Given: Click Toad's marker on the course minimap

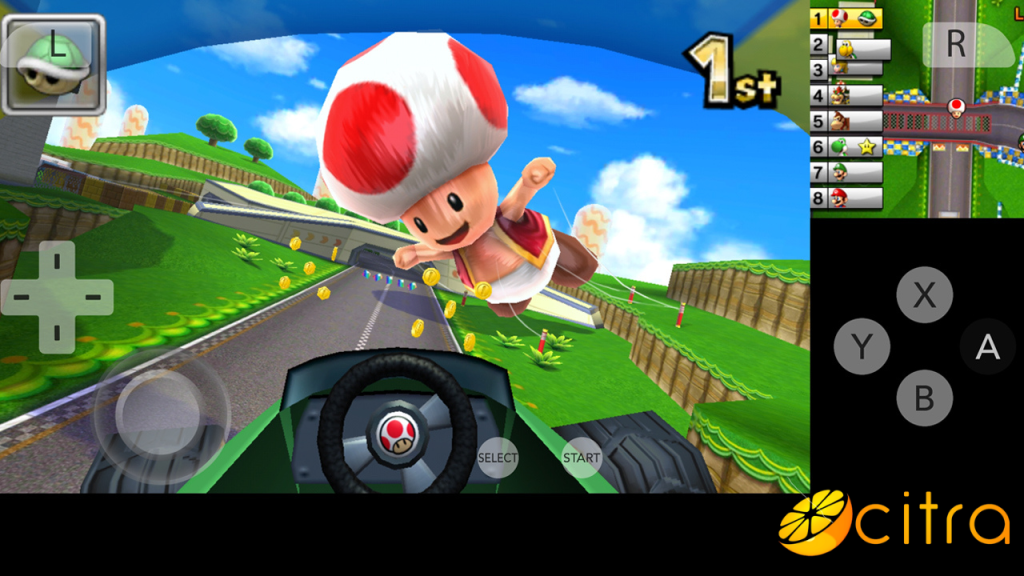Looking at the screenshot, I should click(x=957, y=105).
